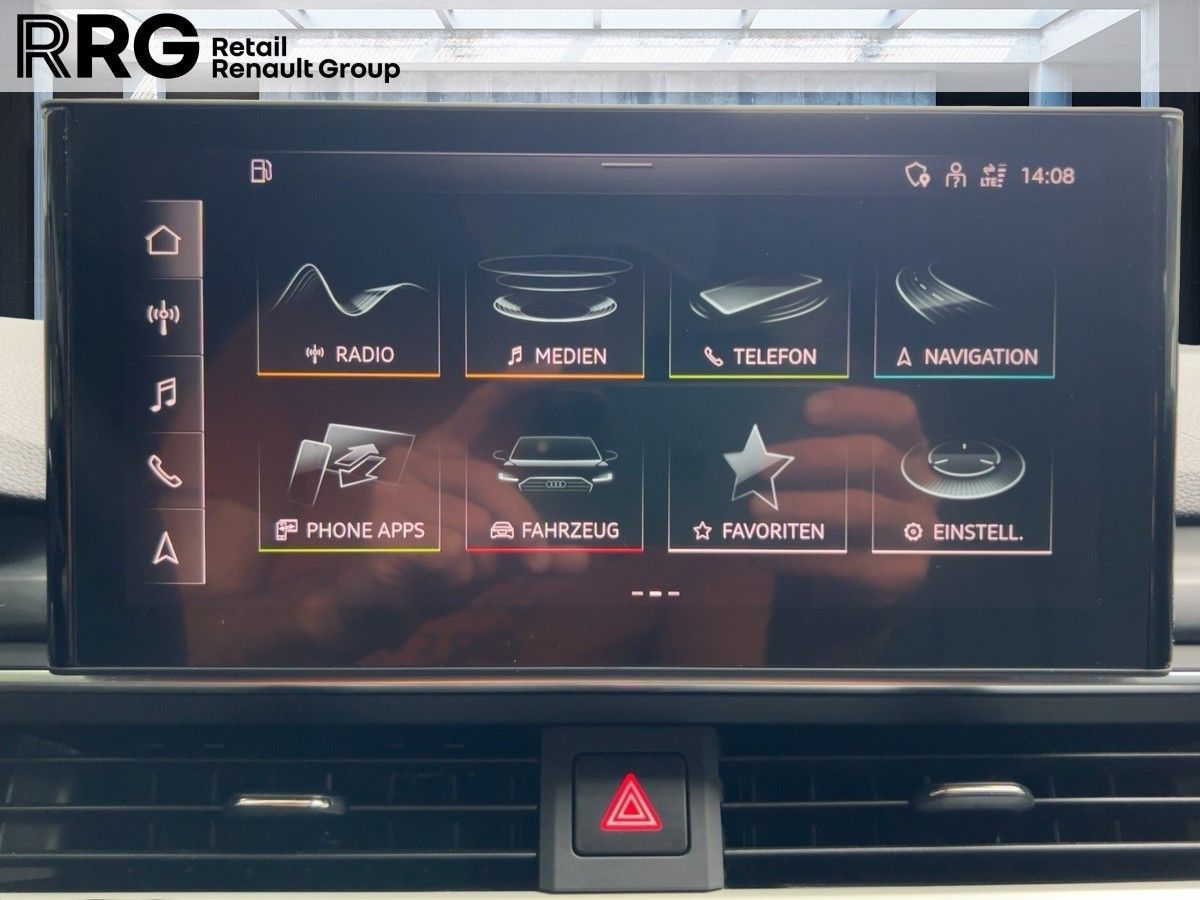Tap the page indicator dashes below tiles

(x=656, y=593)
